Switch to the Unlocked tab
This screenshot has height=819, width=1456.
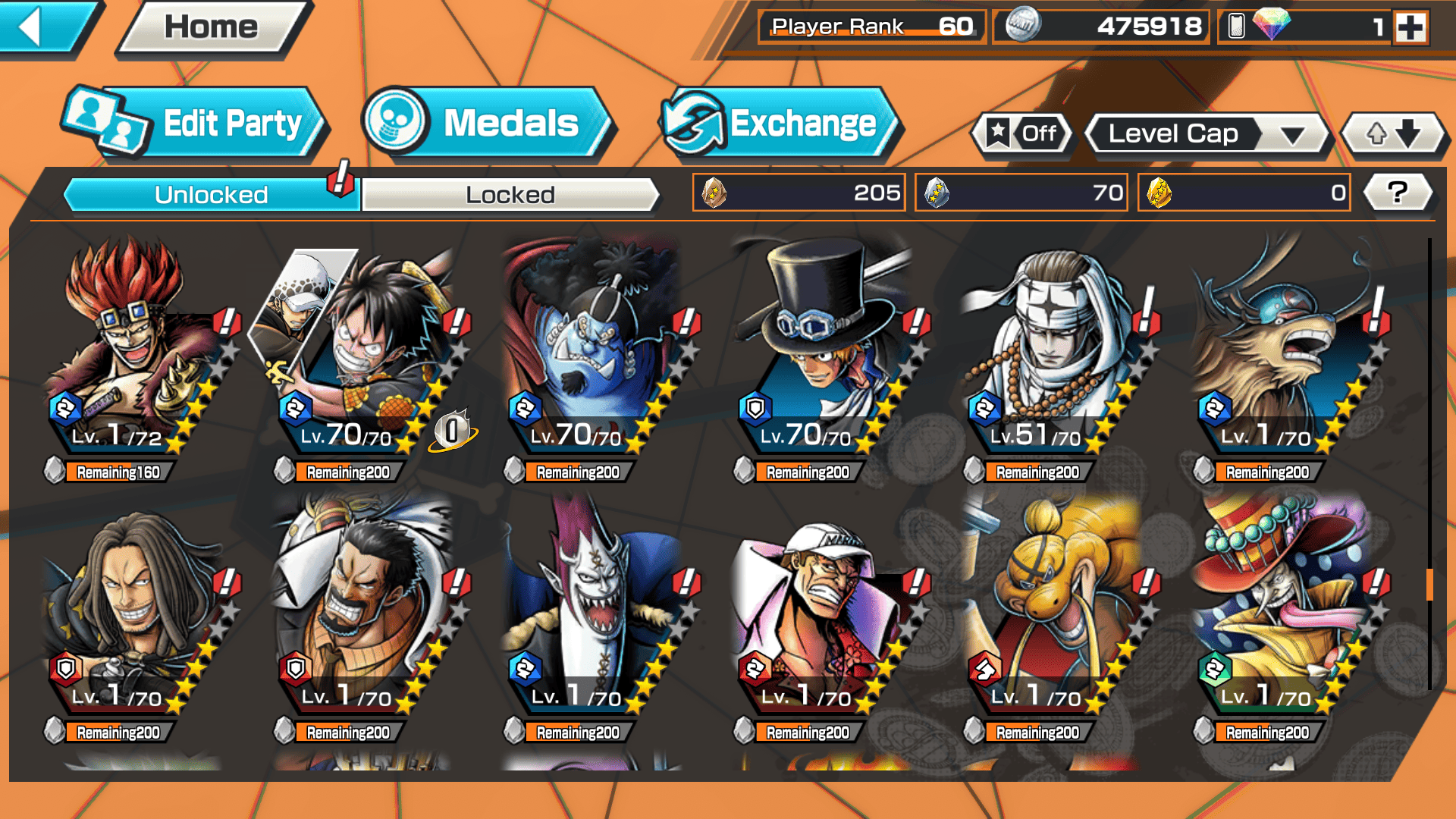click(210, 195)
